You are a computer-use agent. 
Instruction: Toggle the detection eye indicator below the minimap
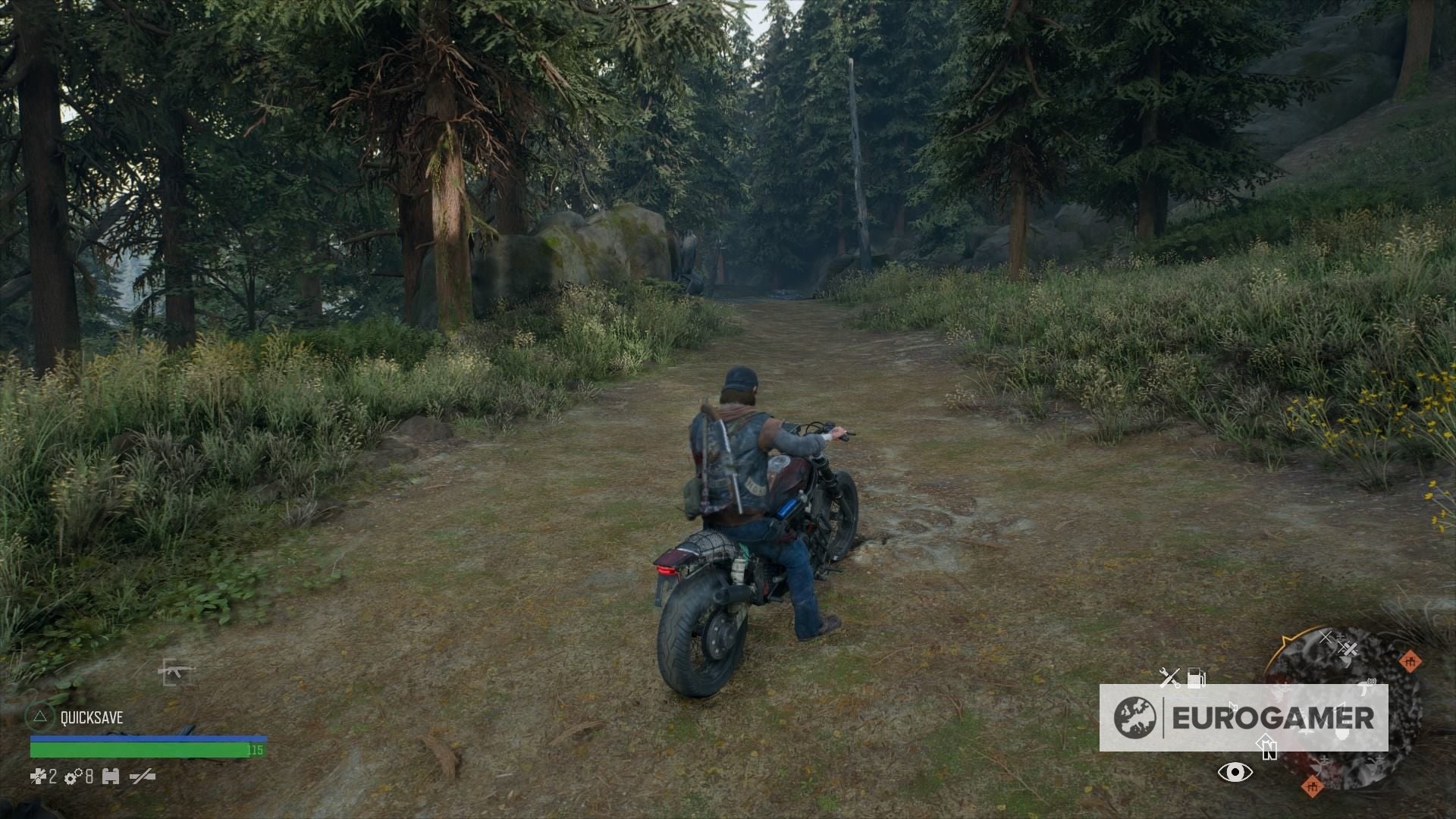(1235, 773)
